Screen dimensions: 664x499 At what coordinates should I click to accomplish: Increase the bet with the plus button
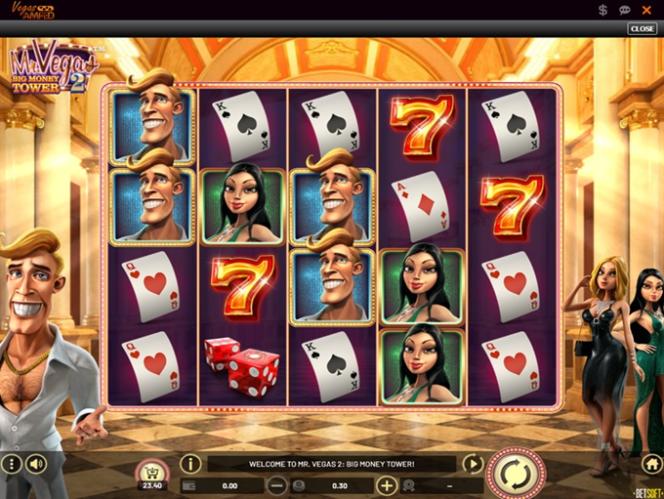point(387,486)
